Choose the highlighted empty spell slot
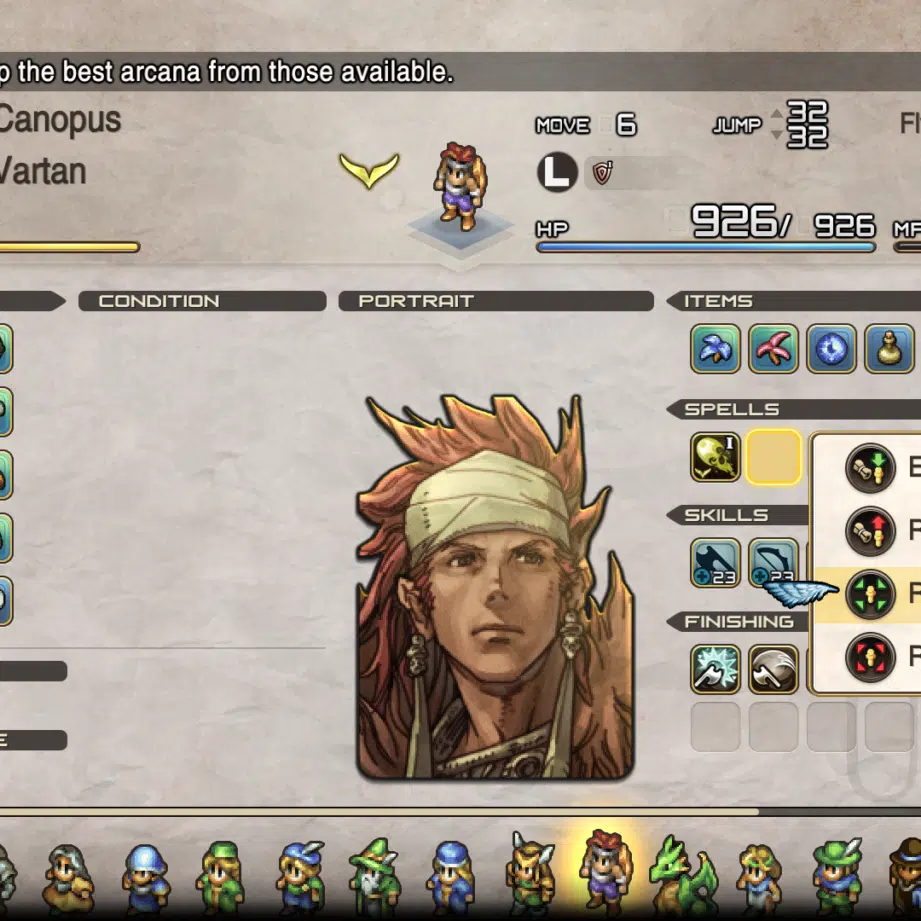Viewport: 921px width, 921px height. click(x=773, y=457)
